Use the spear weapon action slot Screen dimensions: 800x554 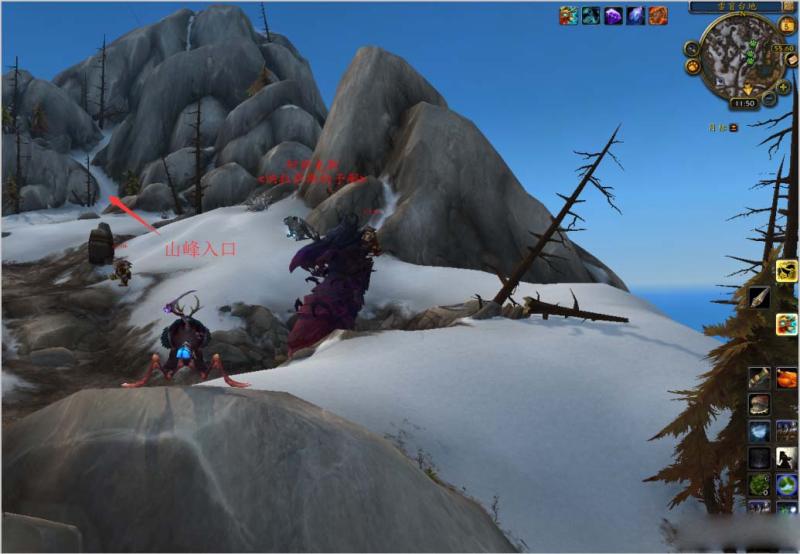(759, 297)
